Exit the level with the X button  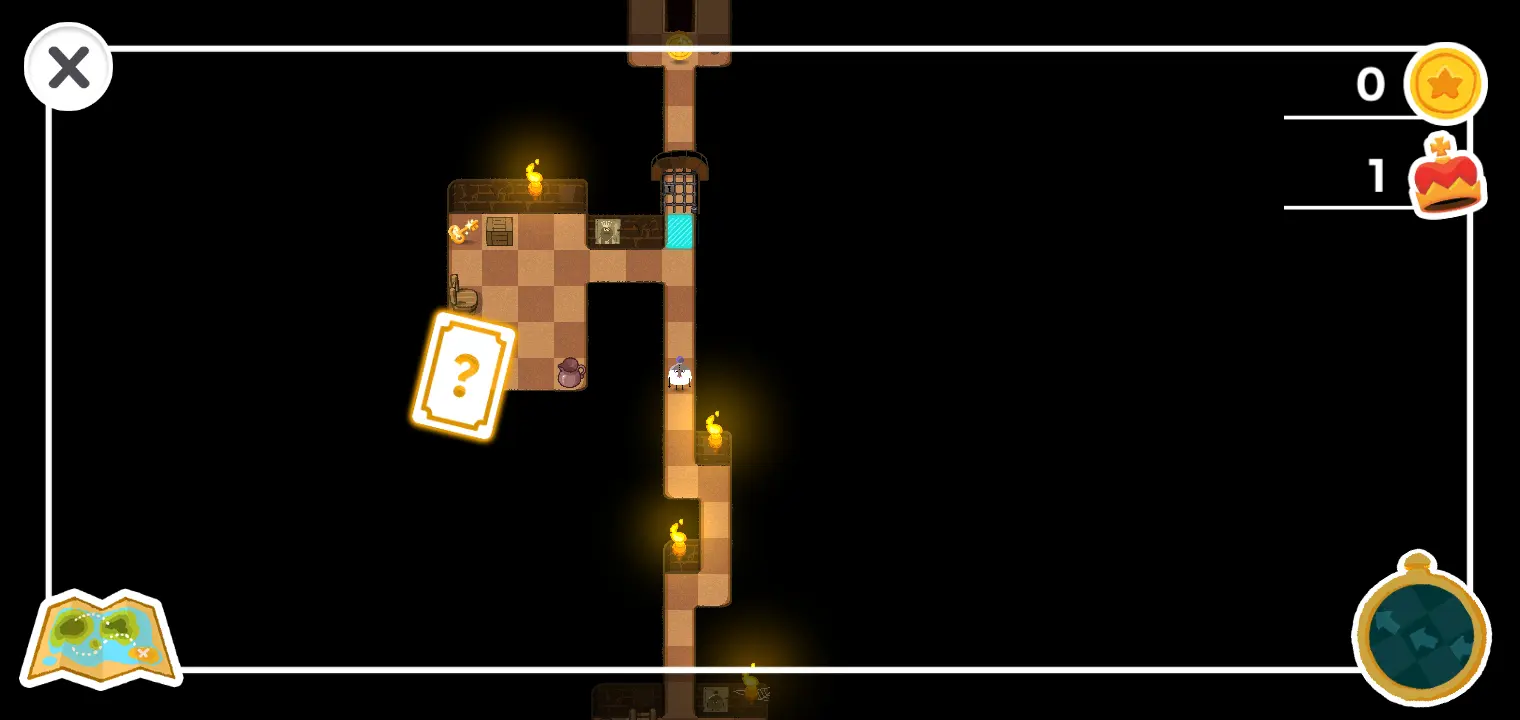[x=68, y=66]
